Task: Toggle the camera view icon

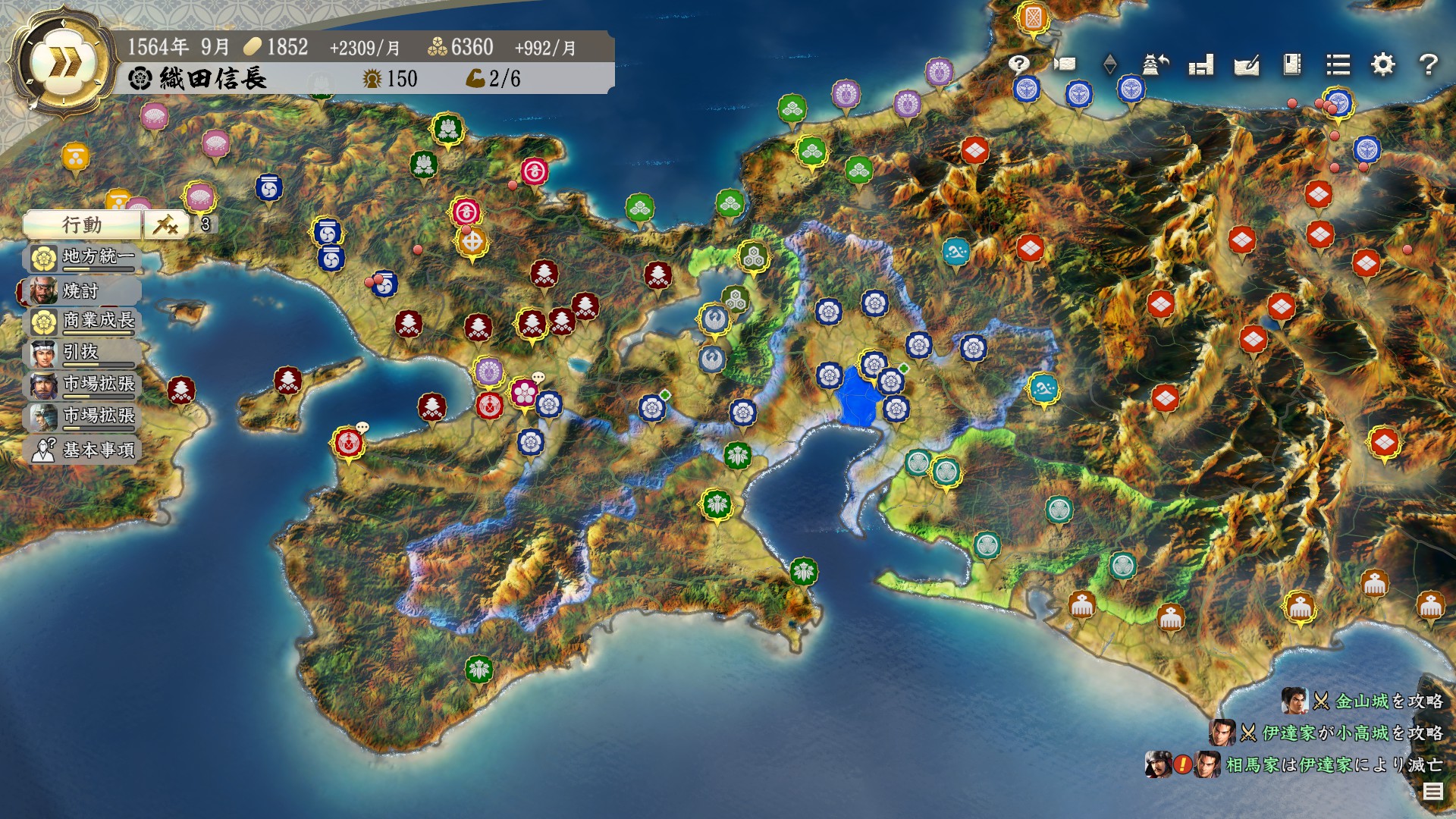Action: [1065, 64]
